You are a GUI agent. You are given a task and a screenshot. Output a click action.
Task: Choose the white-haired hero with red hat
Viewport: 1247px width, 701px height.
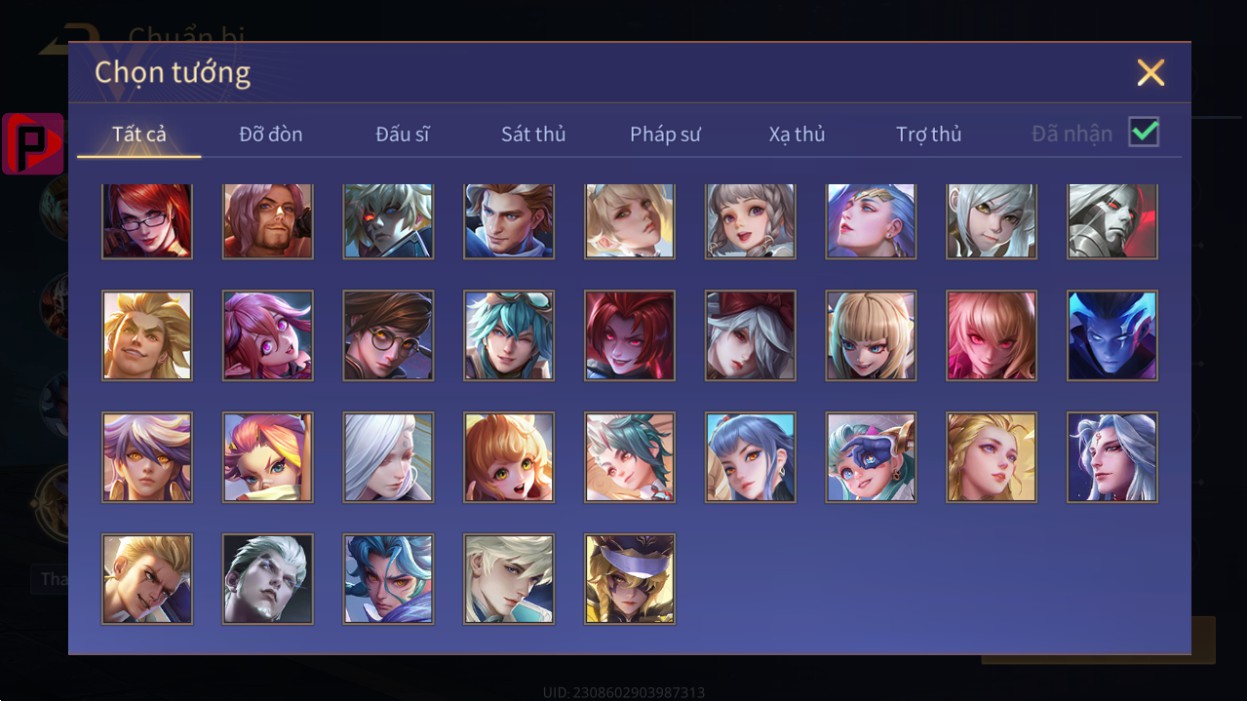coord(750,336)
